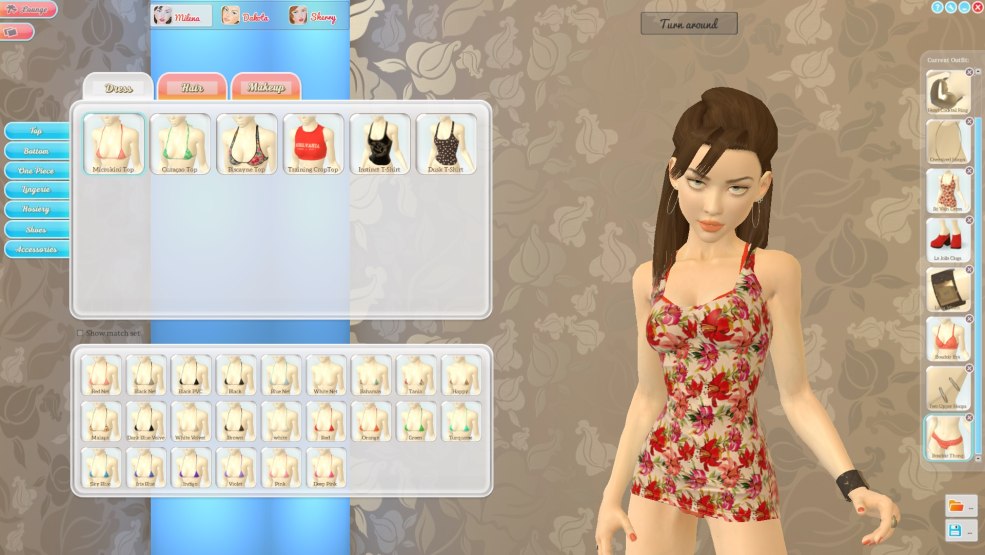Open the Accessories category
Screen dimensions: 985x555
click(x=36, y=249)
